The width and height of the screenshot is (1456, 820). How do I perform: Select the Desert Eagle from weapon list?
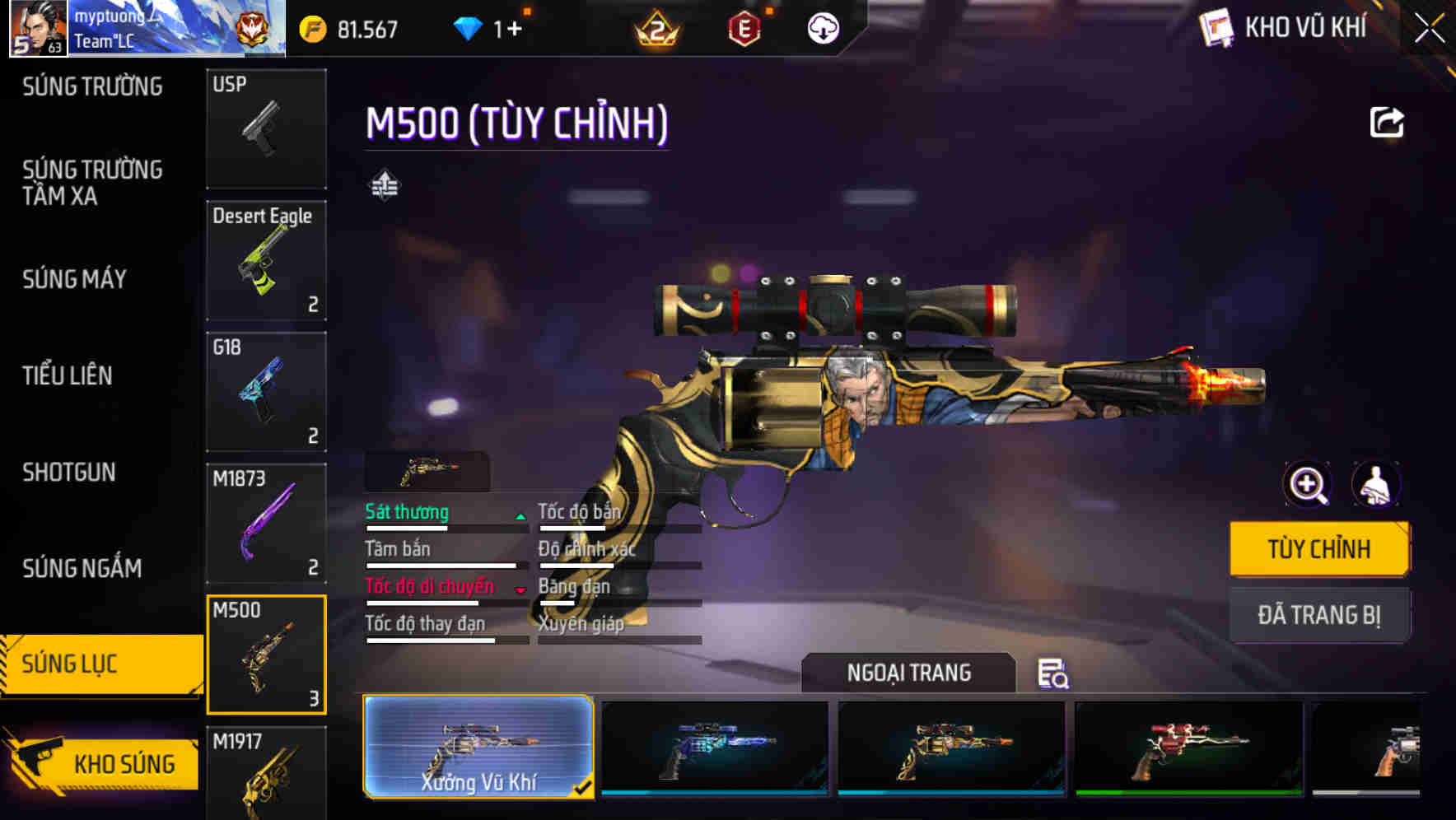point(266,259)
